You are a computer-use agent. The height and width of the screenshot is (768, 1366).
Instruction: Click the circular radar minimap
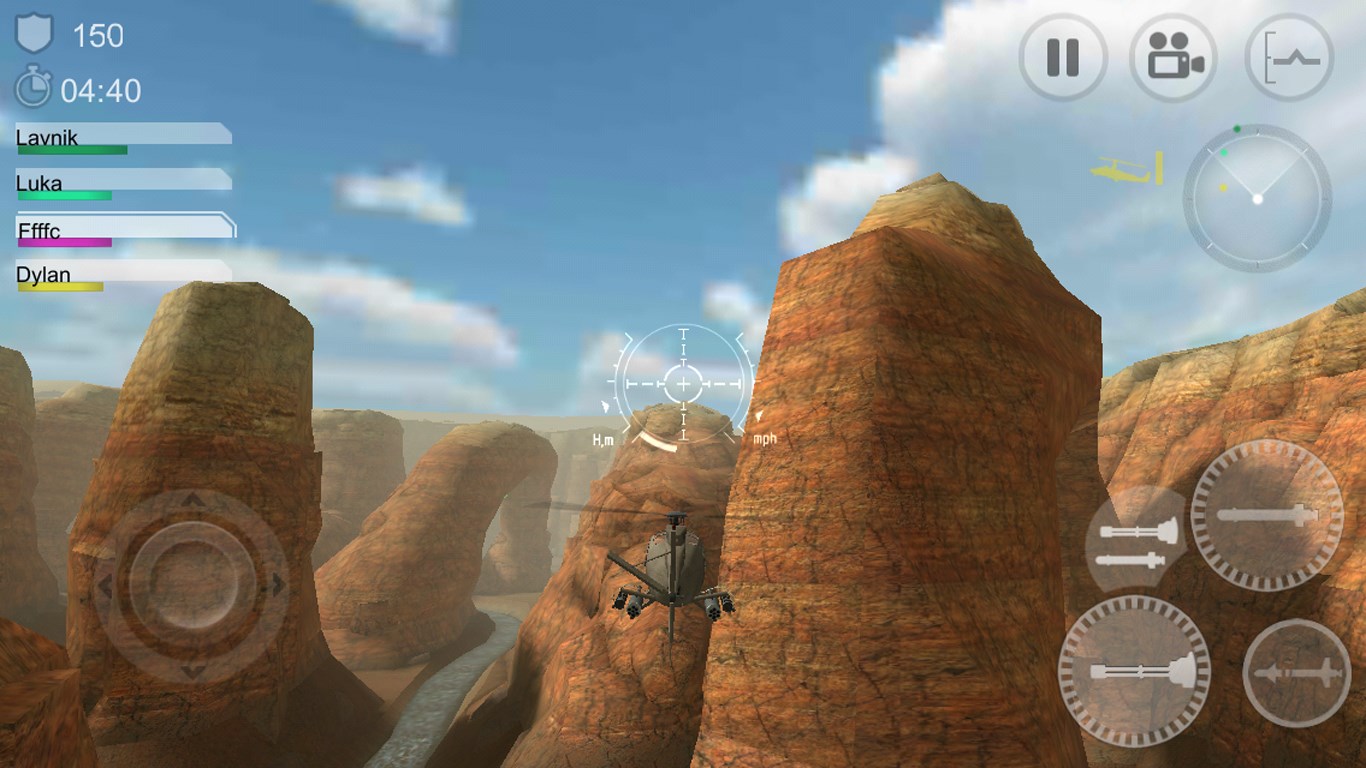[1257, 198]
